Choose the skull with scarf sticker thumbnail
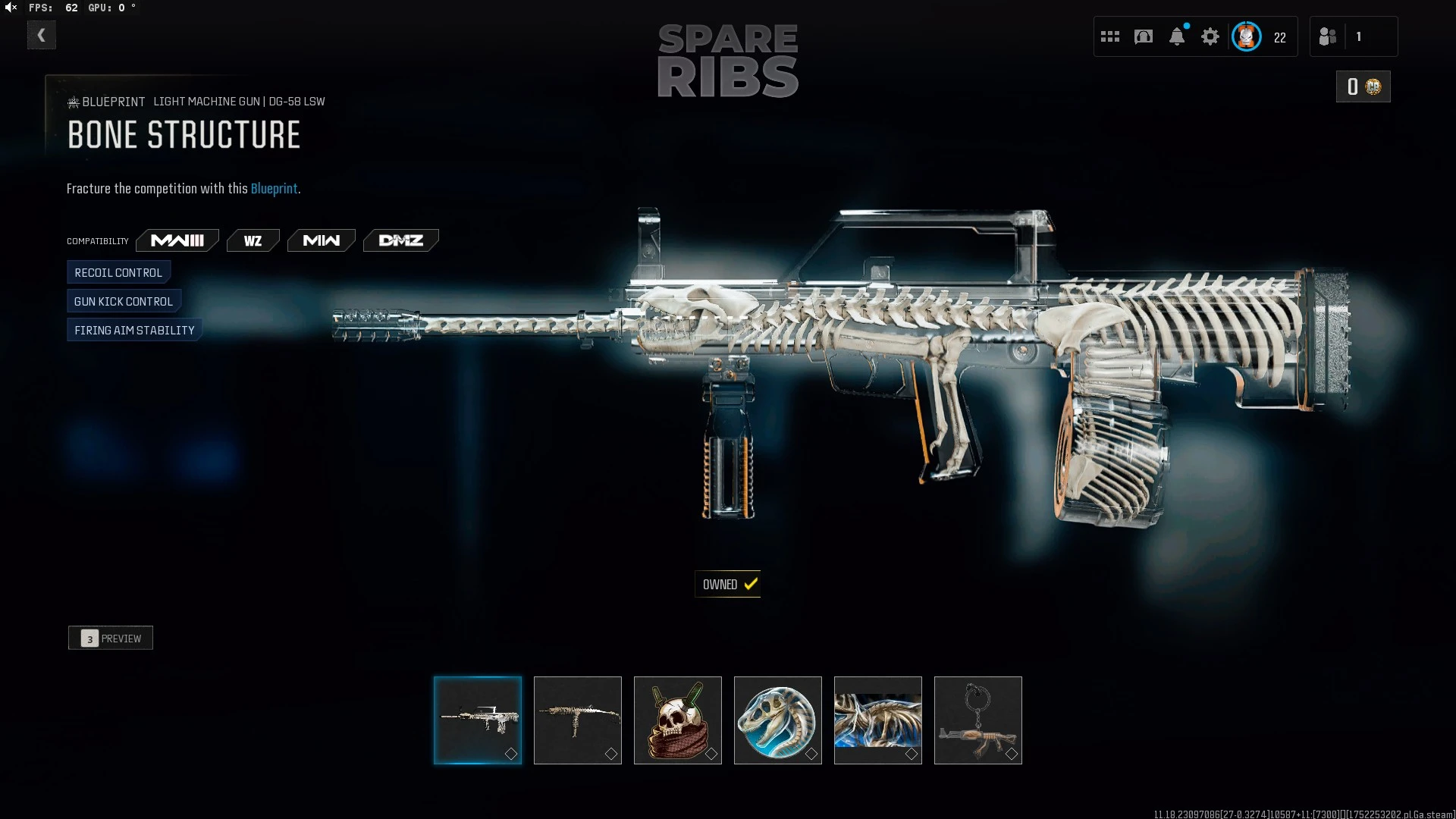The height and width of the screenshot is (819, 1456). [678, 720]
